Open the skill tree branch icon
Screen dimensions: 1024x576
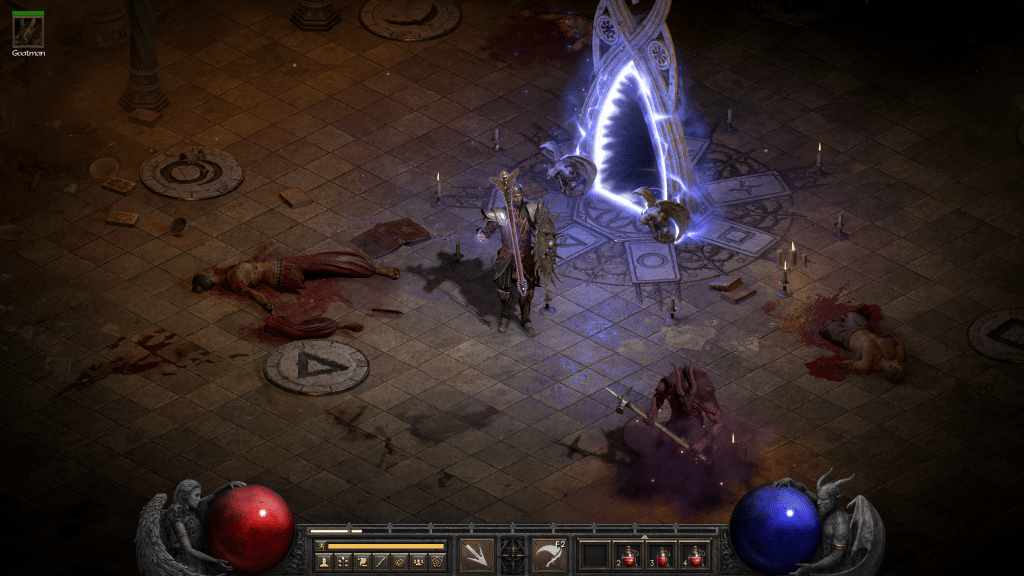343,562
